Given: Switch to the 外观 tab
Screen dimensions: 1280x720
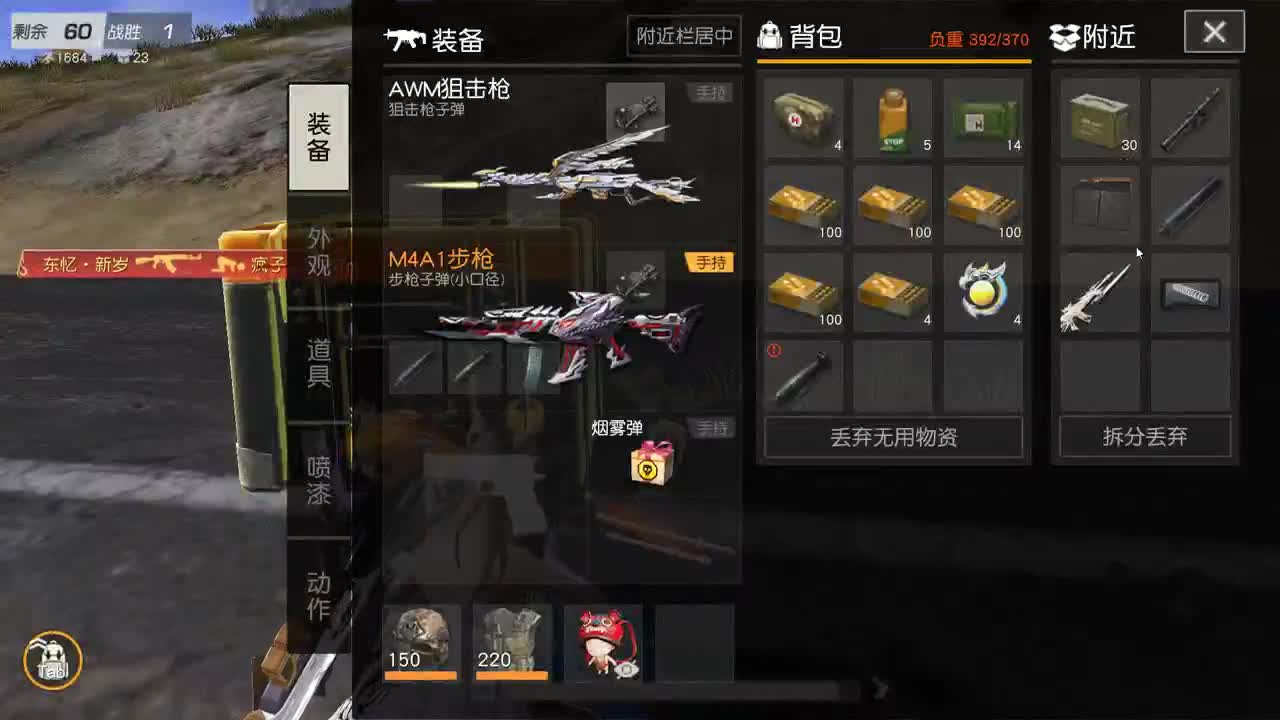Looking at the screenshot, I should tap(319, 249).
